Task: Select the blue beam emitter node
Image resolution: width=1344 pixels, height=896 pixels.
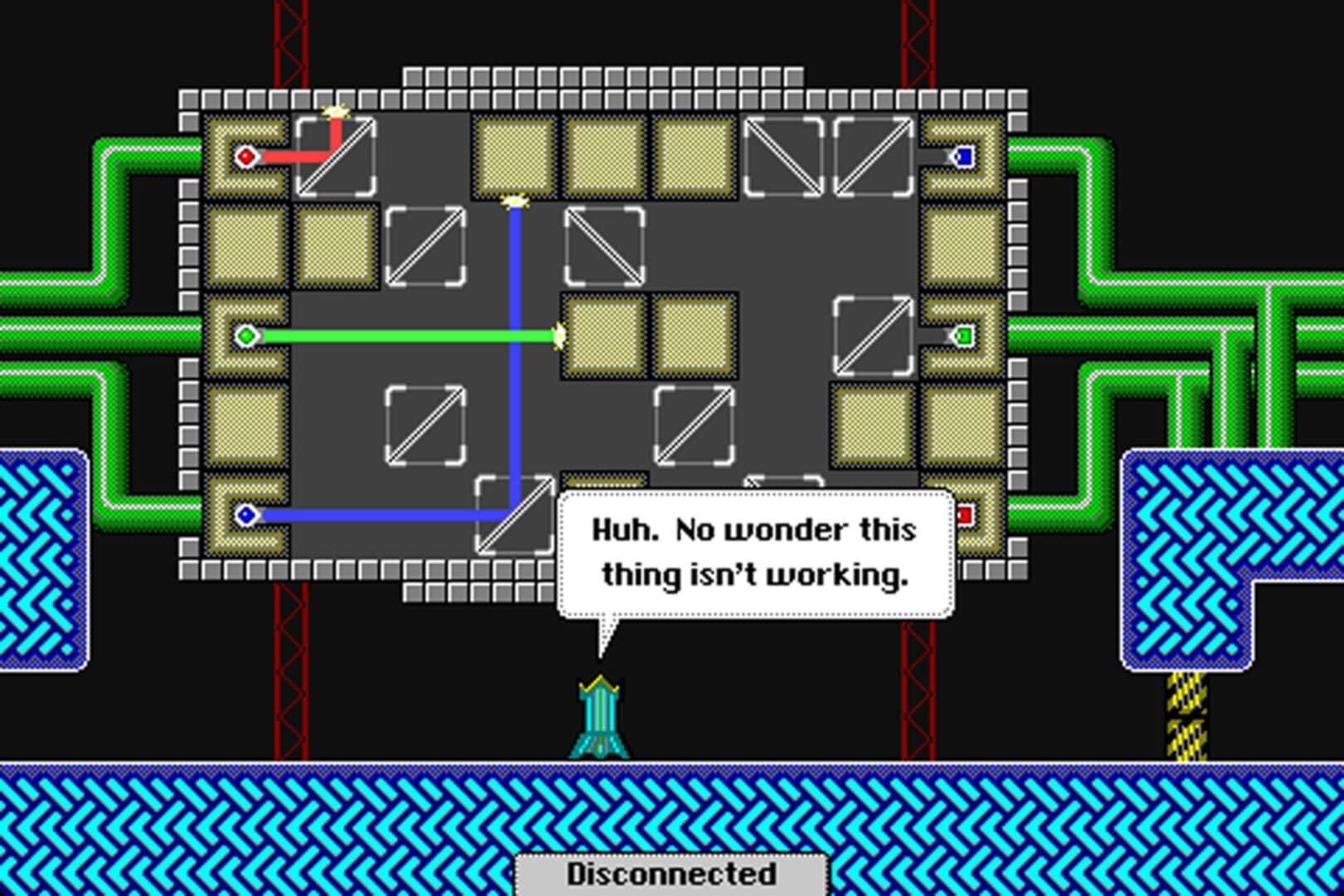Action: 246,515
